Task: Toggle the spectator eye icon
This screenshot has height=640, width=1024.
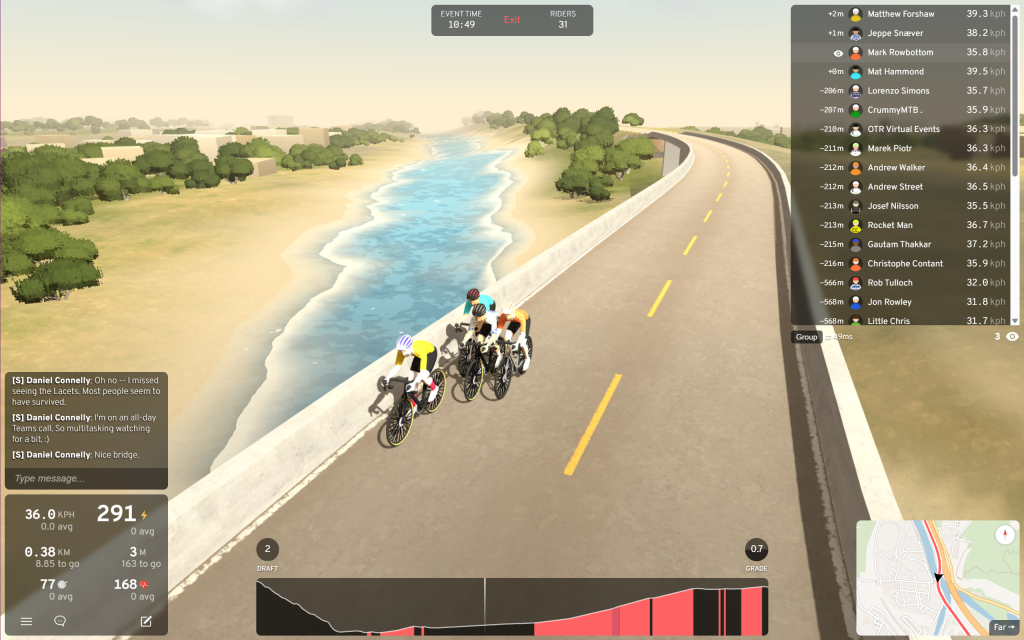Action: tap(1012, 337)
